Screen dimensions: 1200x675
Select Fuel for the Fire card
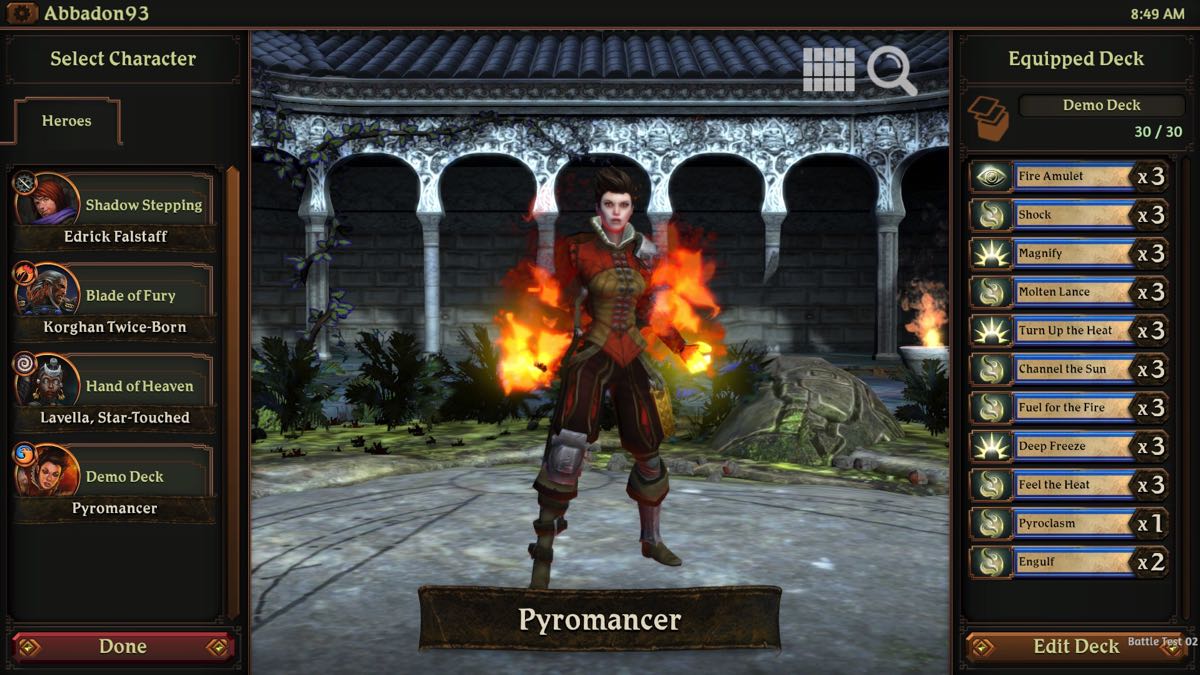click(x=1070, y=408)
